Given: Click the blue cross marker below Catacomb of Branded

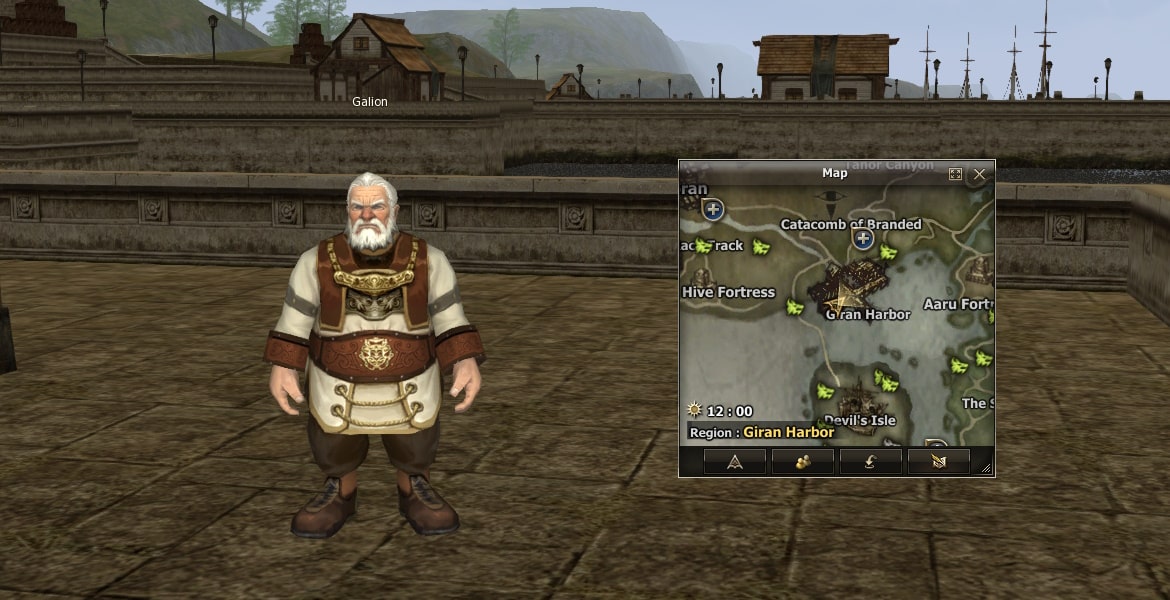Looking at the screenshot, I should click(x=862, y=239).
